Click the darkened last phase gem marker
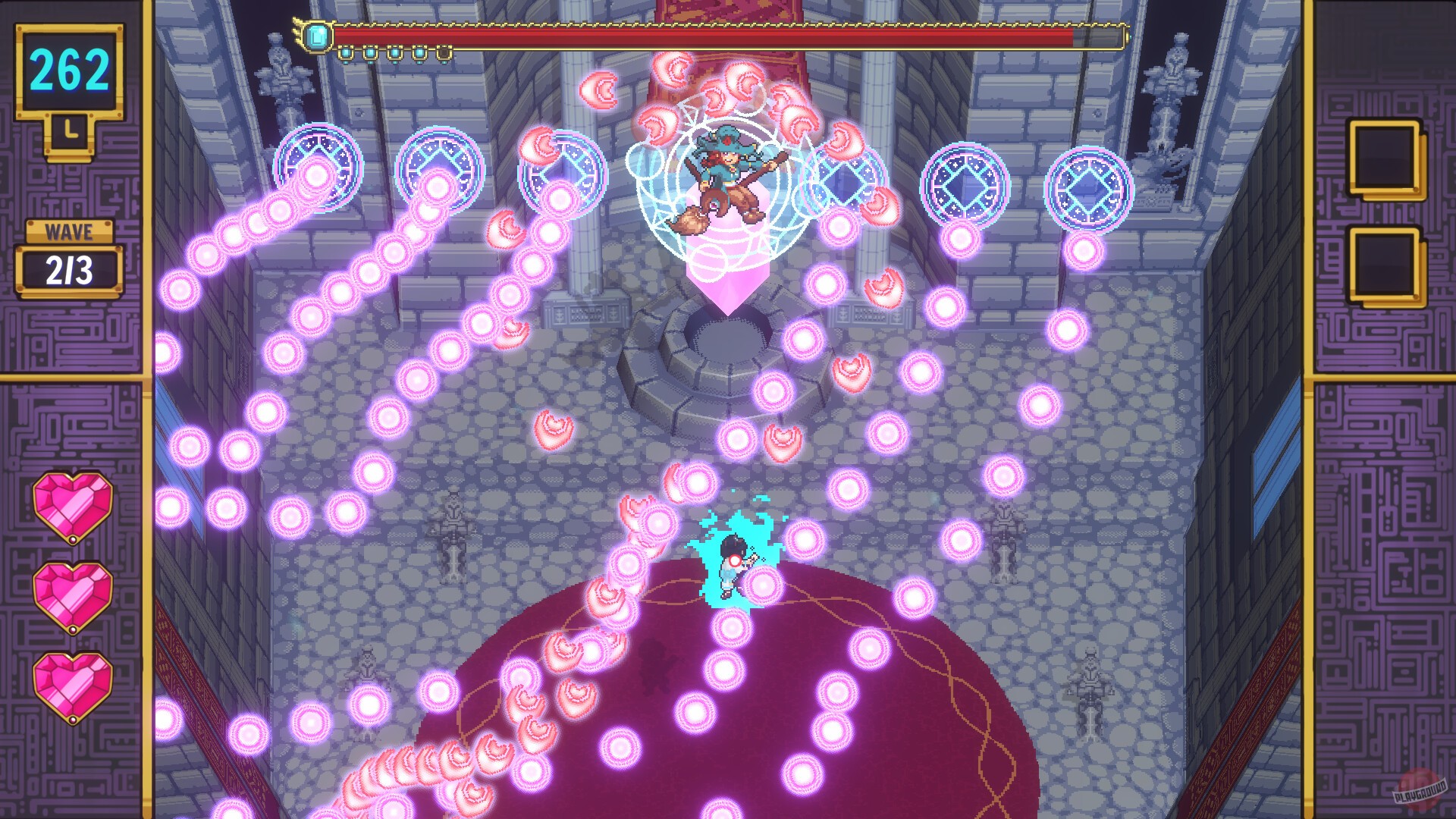This screenshot has height=819, width=1456. click(x=444, y=53)
